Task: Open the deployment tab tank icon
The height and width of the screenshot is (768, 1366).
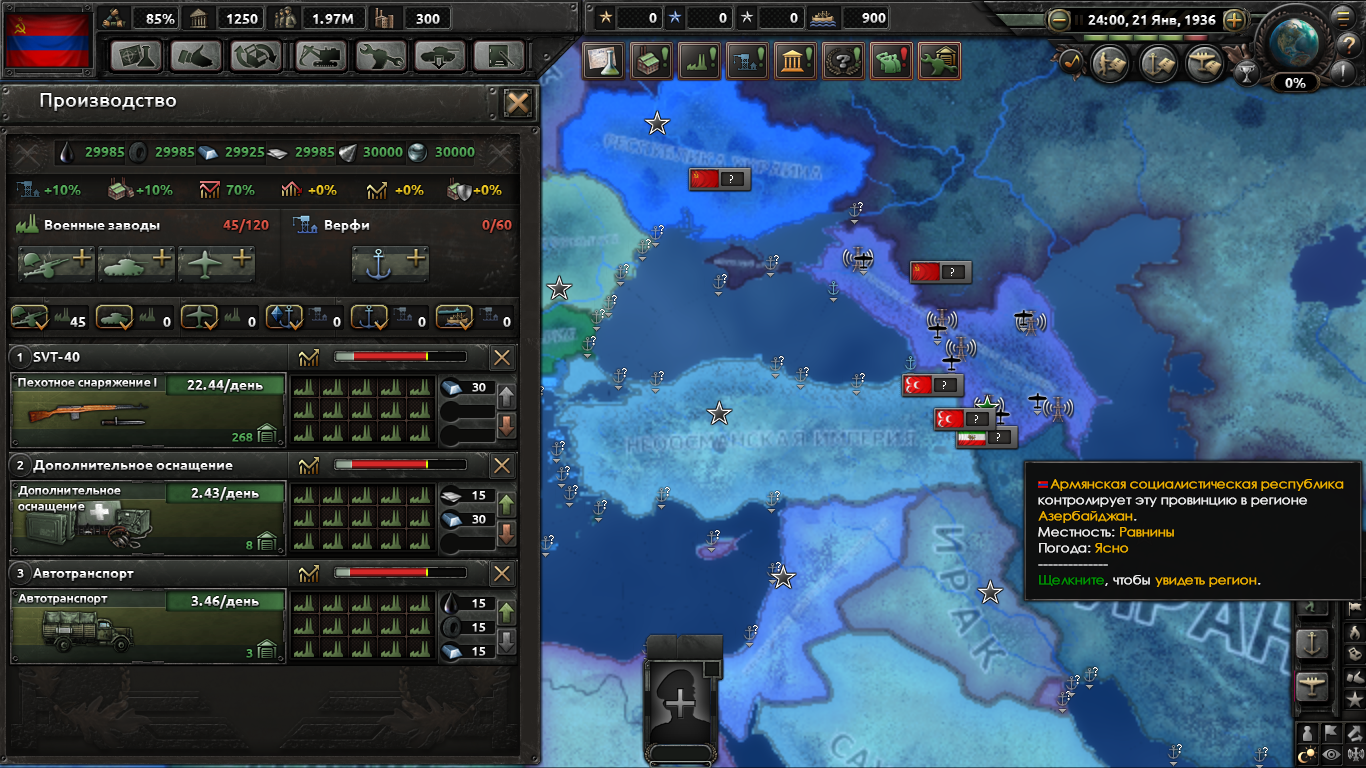Action: (440, 55)
